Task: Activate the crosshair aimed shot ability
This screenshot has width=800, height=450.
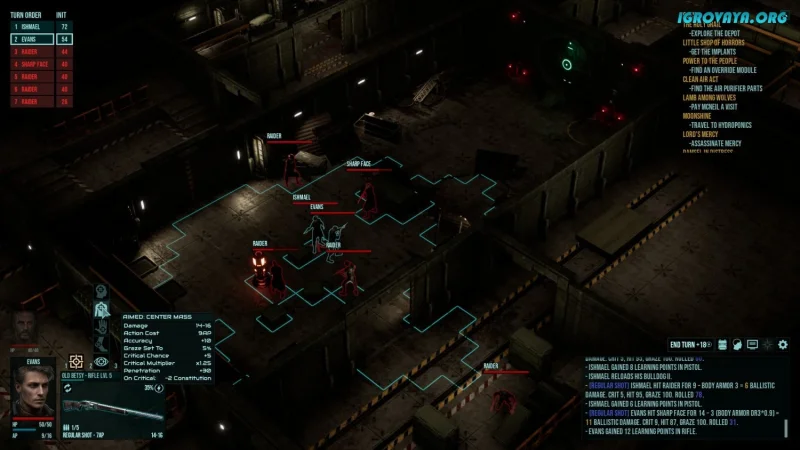Action: coord(76,361)
